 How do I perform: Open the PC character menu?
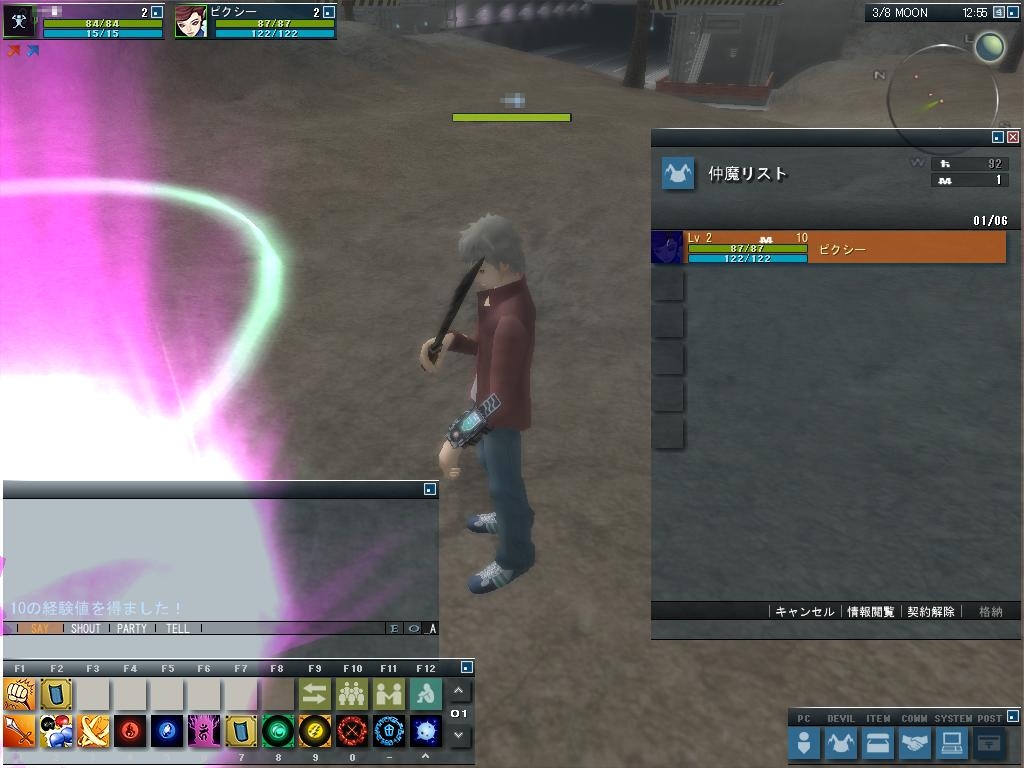804,743
